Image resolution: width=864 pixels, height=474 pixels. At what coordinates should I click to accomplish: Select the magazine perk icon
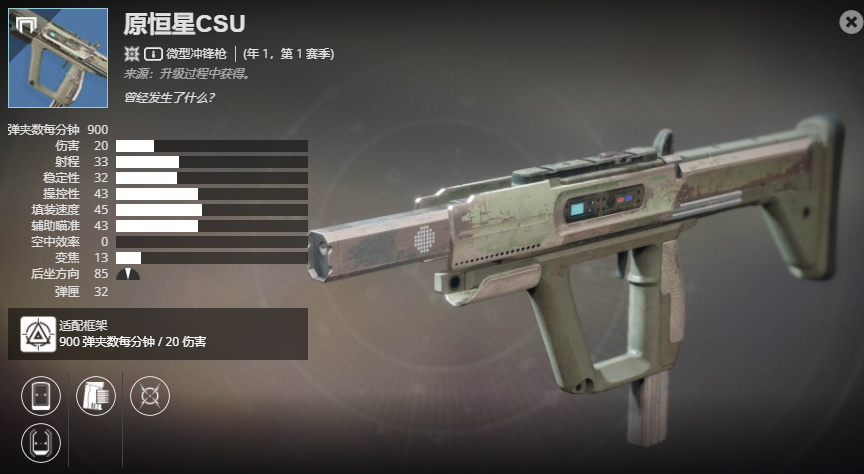pyautogui.click(x=96, y=395)
